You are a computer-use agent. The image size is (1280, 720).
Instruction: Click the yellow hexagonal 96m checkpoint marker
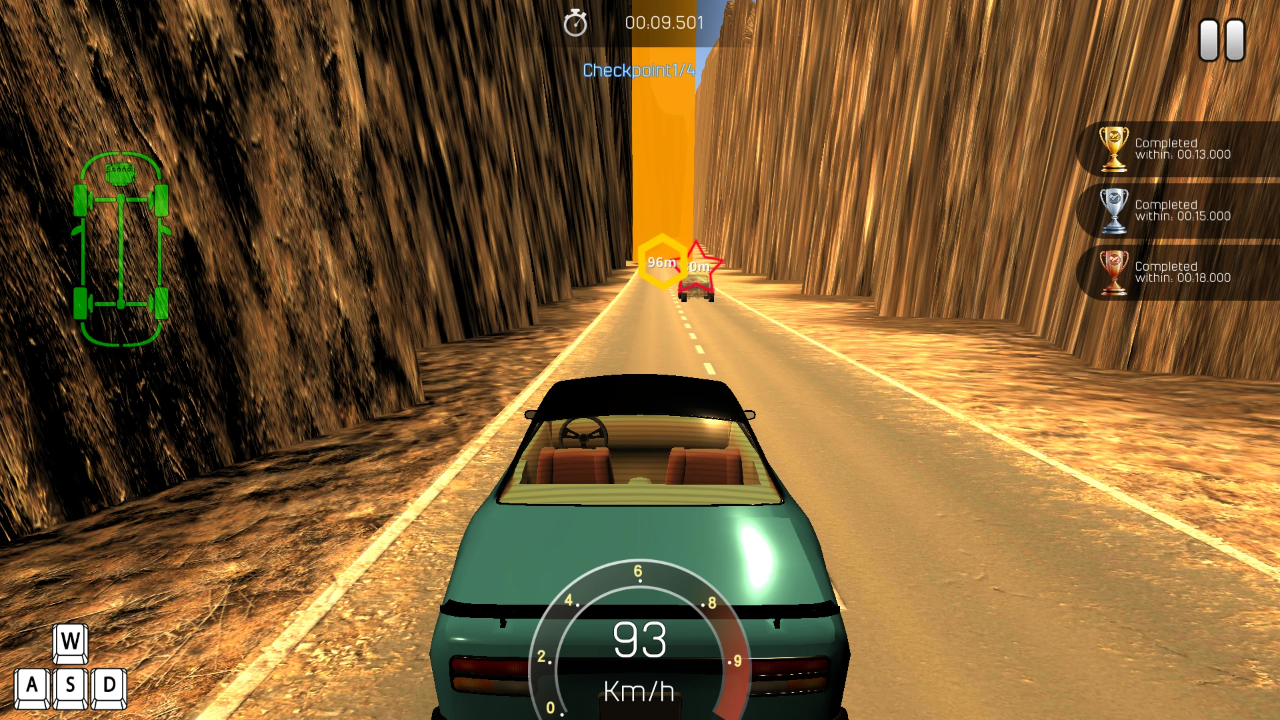click(x=660, y=261)
